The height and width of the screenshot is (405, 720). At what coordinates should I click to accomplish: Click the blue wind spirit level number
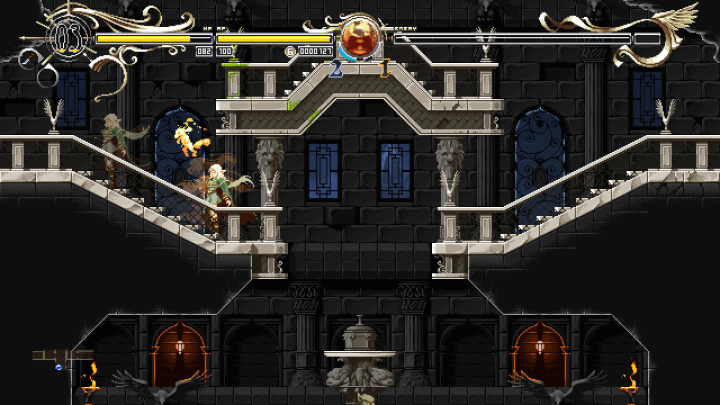336,69
